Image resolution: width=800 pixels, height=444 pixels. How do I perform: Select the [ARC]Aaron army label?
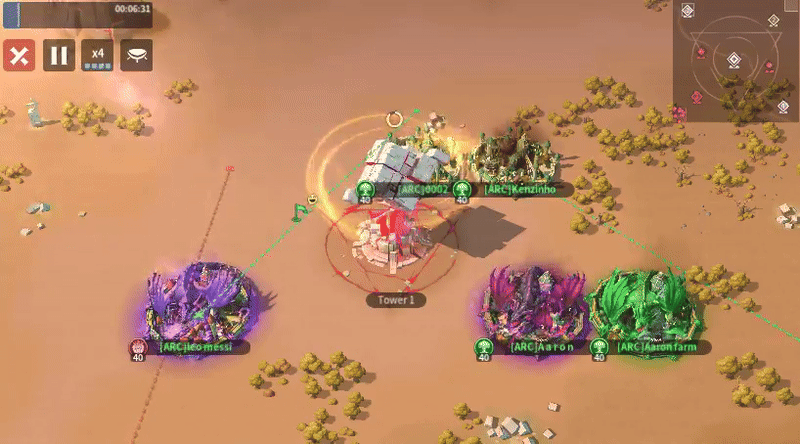click(x=541, y=347)
